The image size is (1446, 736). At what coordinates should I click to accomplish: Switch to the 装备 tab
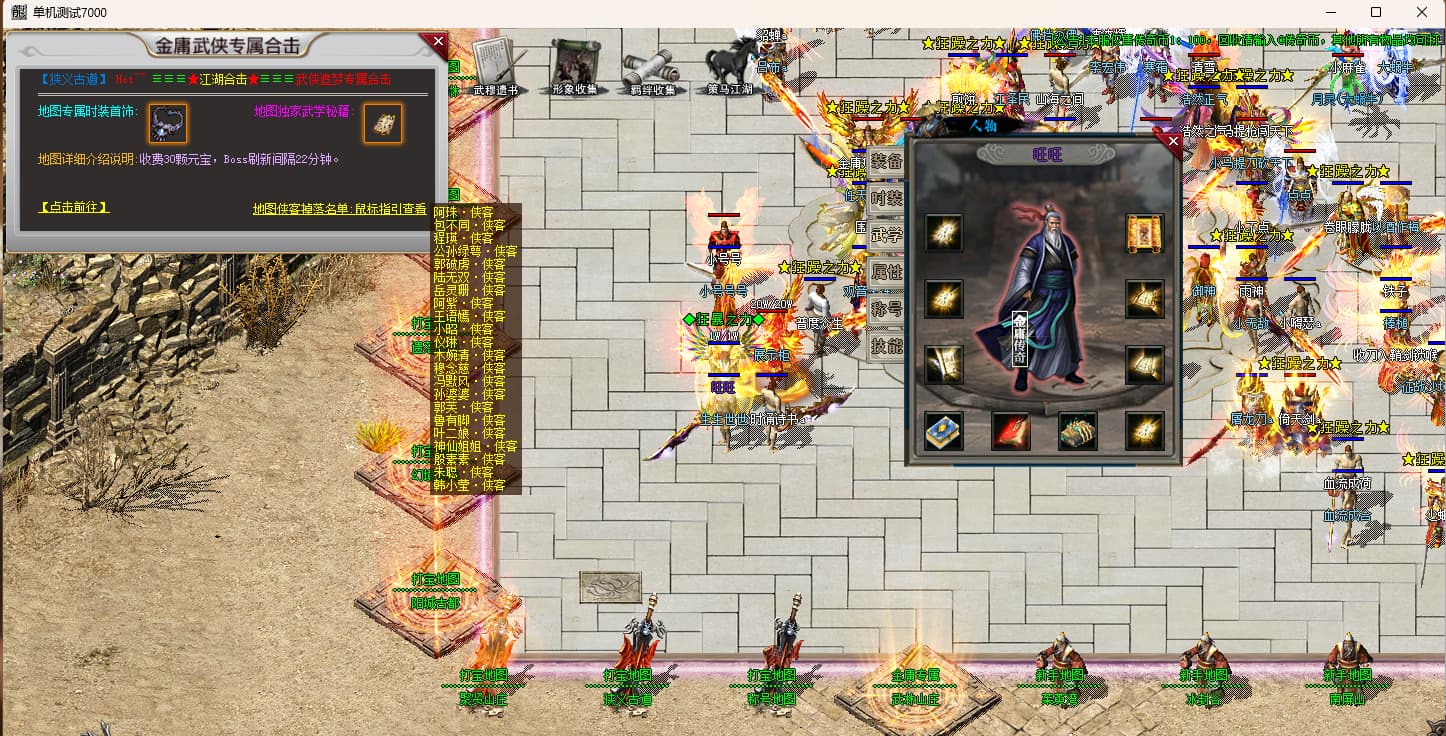887,161
